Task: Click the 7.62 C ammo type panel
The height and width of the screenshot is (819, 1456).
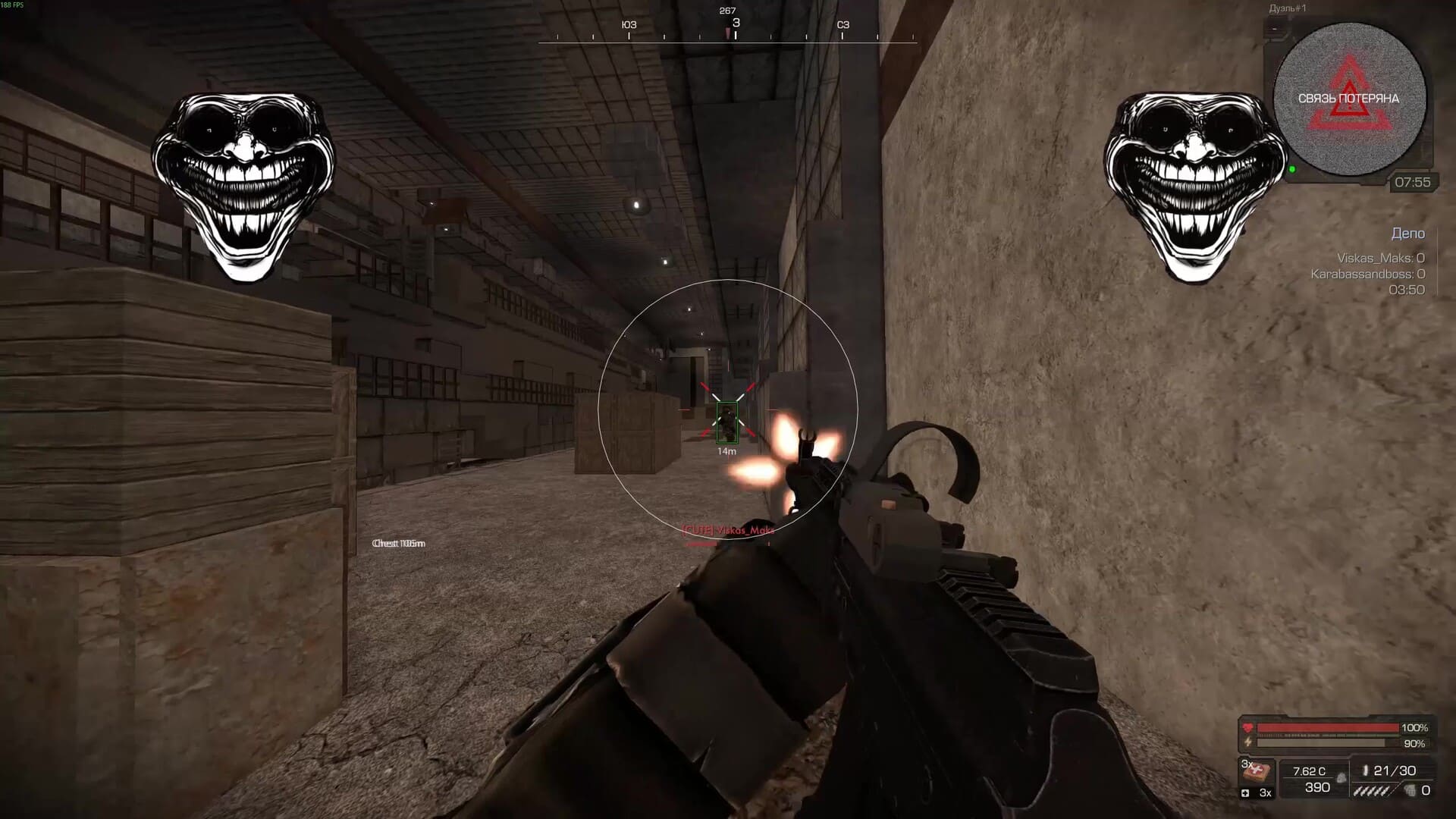Action: [x=1314, y=780]
